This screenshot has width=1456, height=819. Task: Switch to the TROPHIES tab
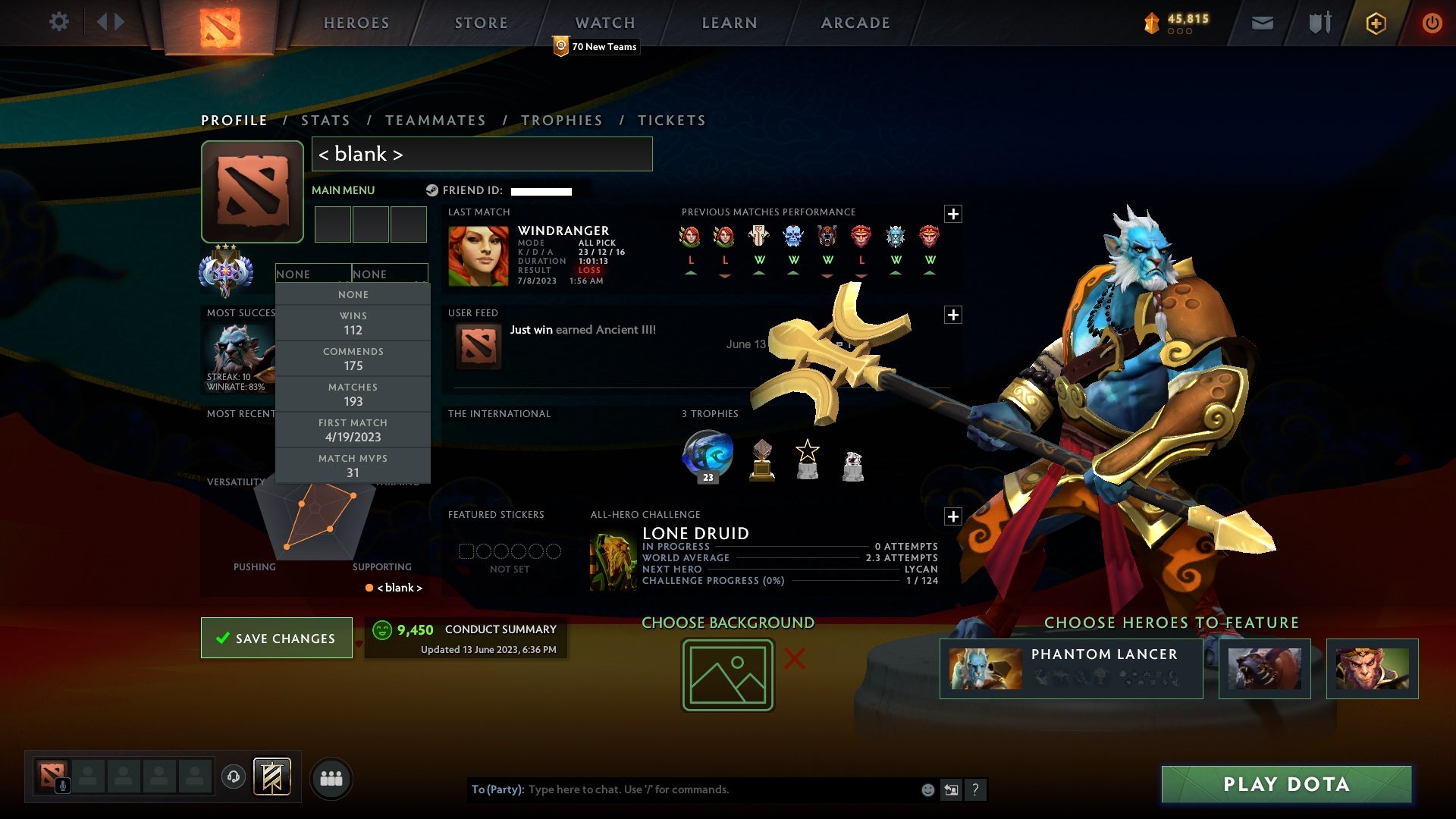tap(561, 120)
